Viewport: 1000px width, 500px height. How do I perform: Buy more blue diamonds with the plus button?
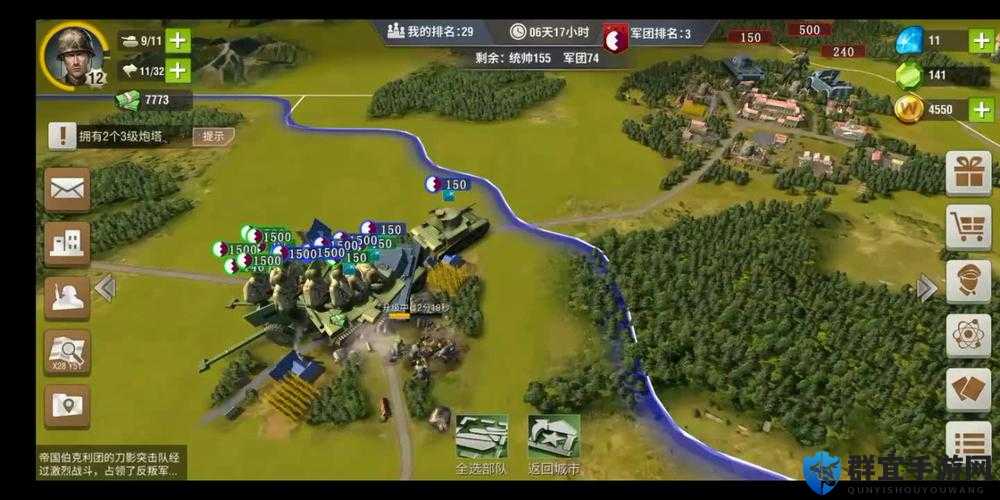981,41
